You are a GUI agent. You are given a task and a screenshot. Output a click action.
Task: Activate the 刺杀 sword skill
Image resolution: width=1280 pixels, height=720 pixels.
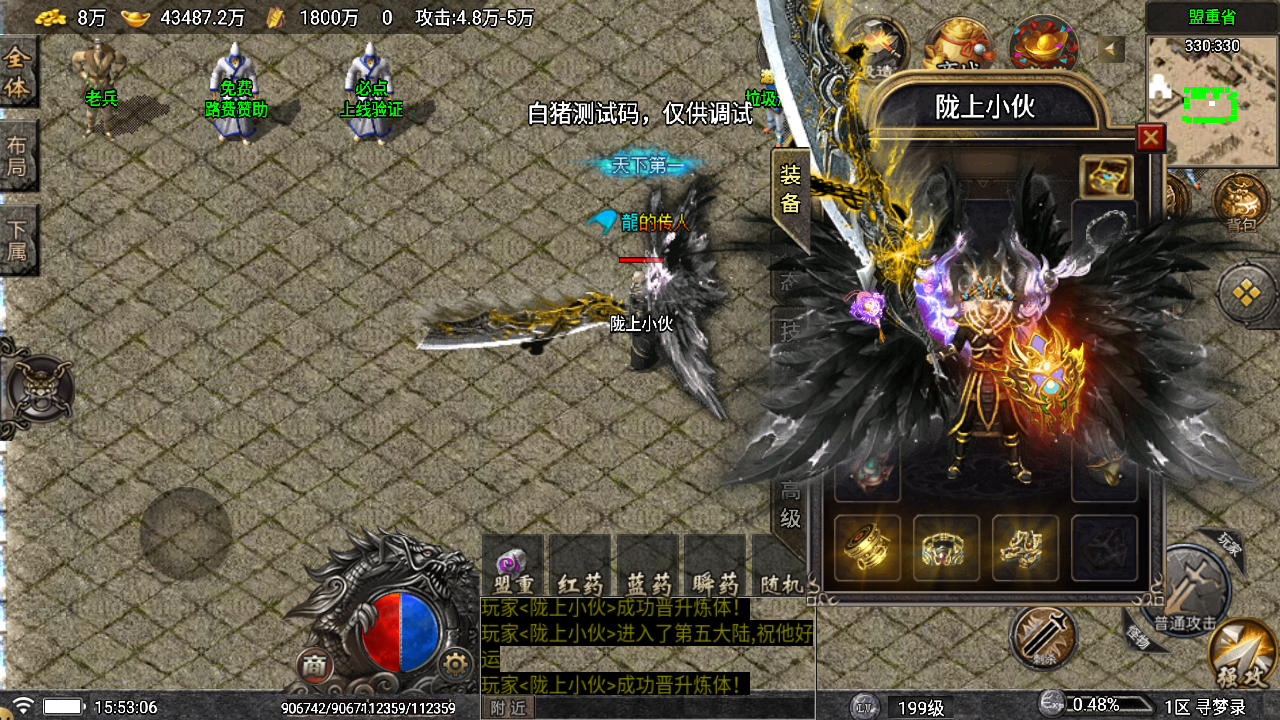[x=1043, y=636]
